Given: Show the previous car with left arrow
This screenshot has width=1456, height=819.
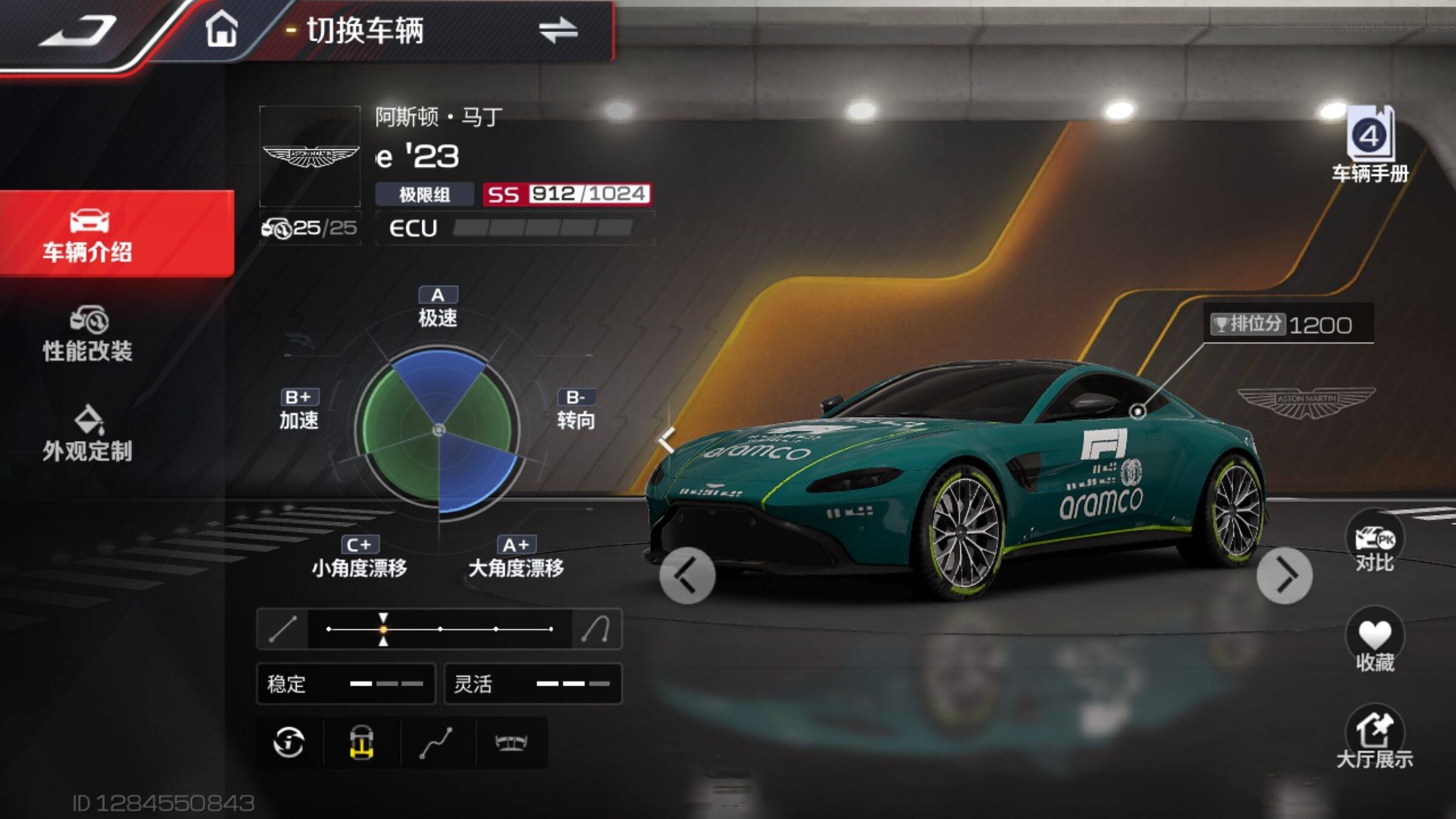Looking at the screenshot, I should tap(687, 575).
